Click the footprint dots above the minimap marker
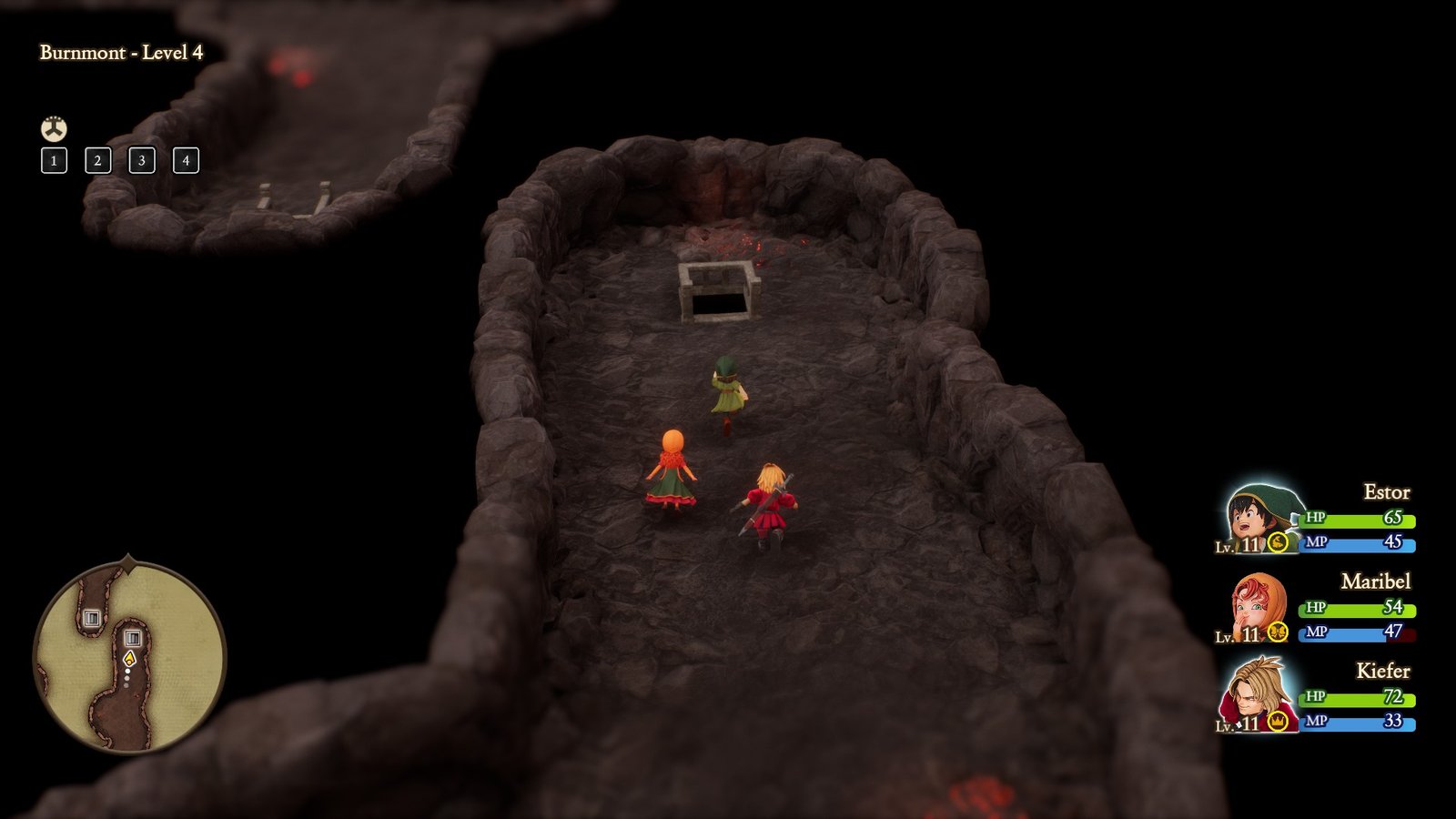The width and height of the screenshot is (1456, 819). [126, 678]
